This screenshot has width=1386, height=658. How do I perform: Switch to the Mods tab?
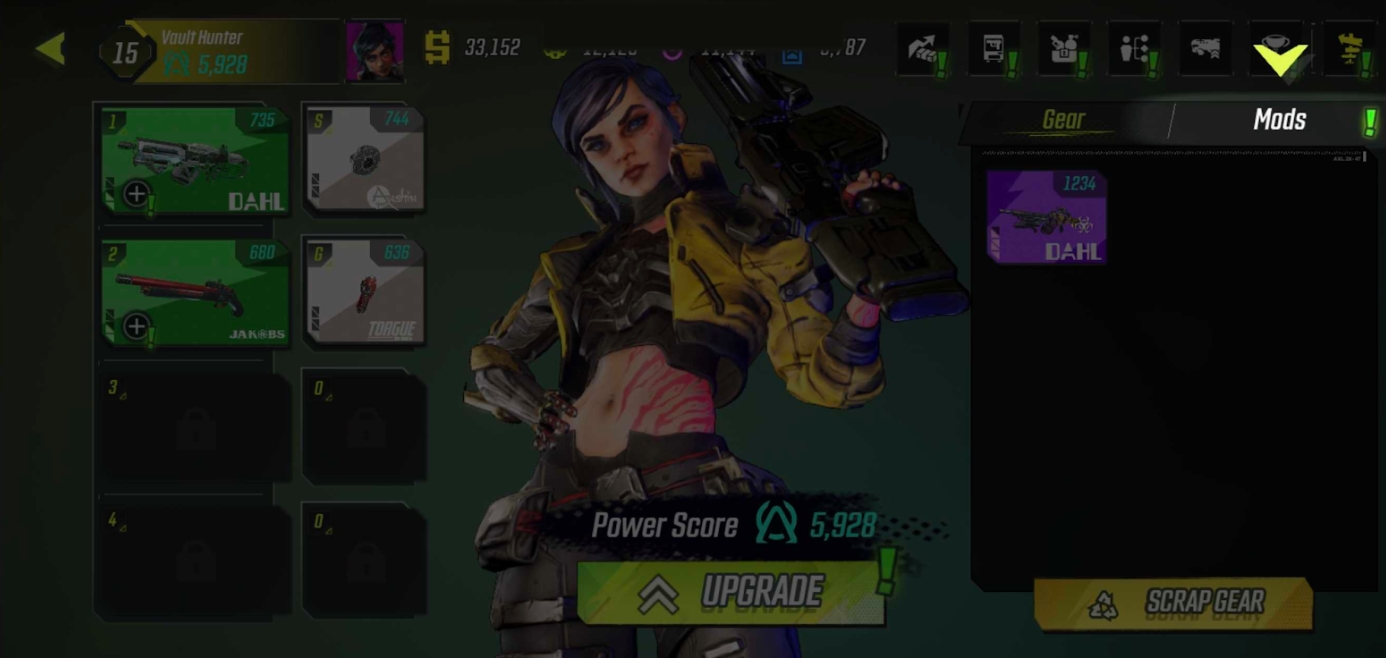tap(1279, 121)
